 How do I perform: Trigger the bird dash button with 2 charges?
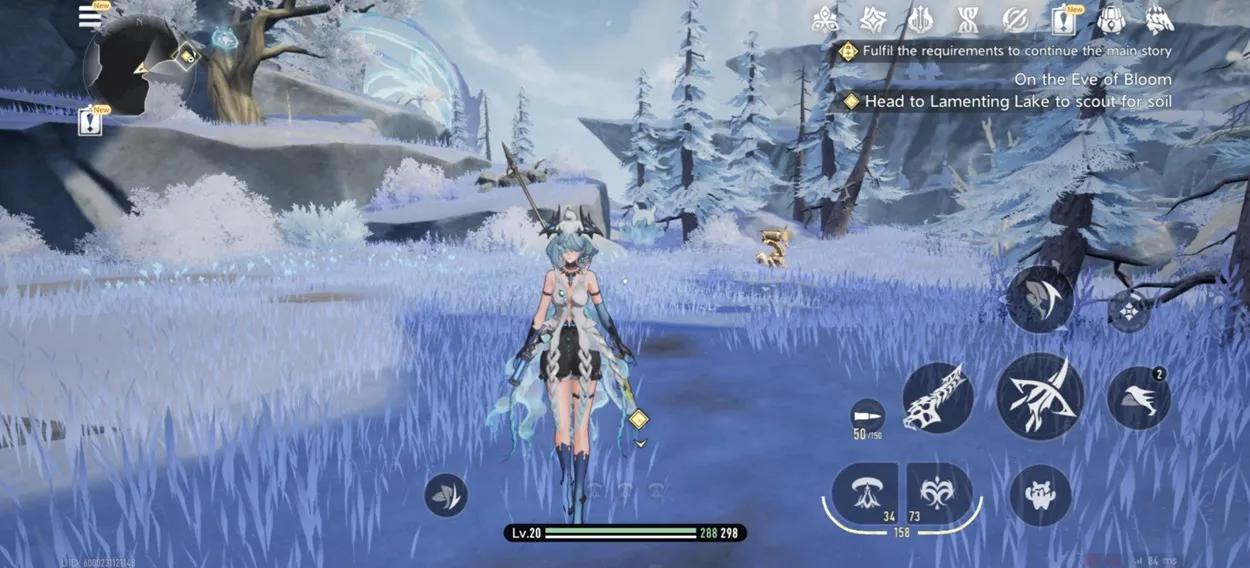(x=1139, y=398)
